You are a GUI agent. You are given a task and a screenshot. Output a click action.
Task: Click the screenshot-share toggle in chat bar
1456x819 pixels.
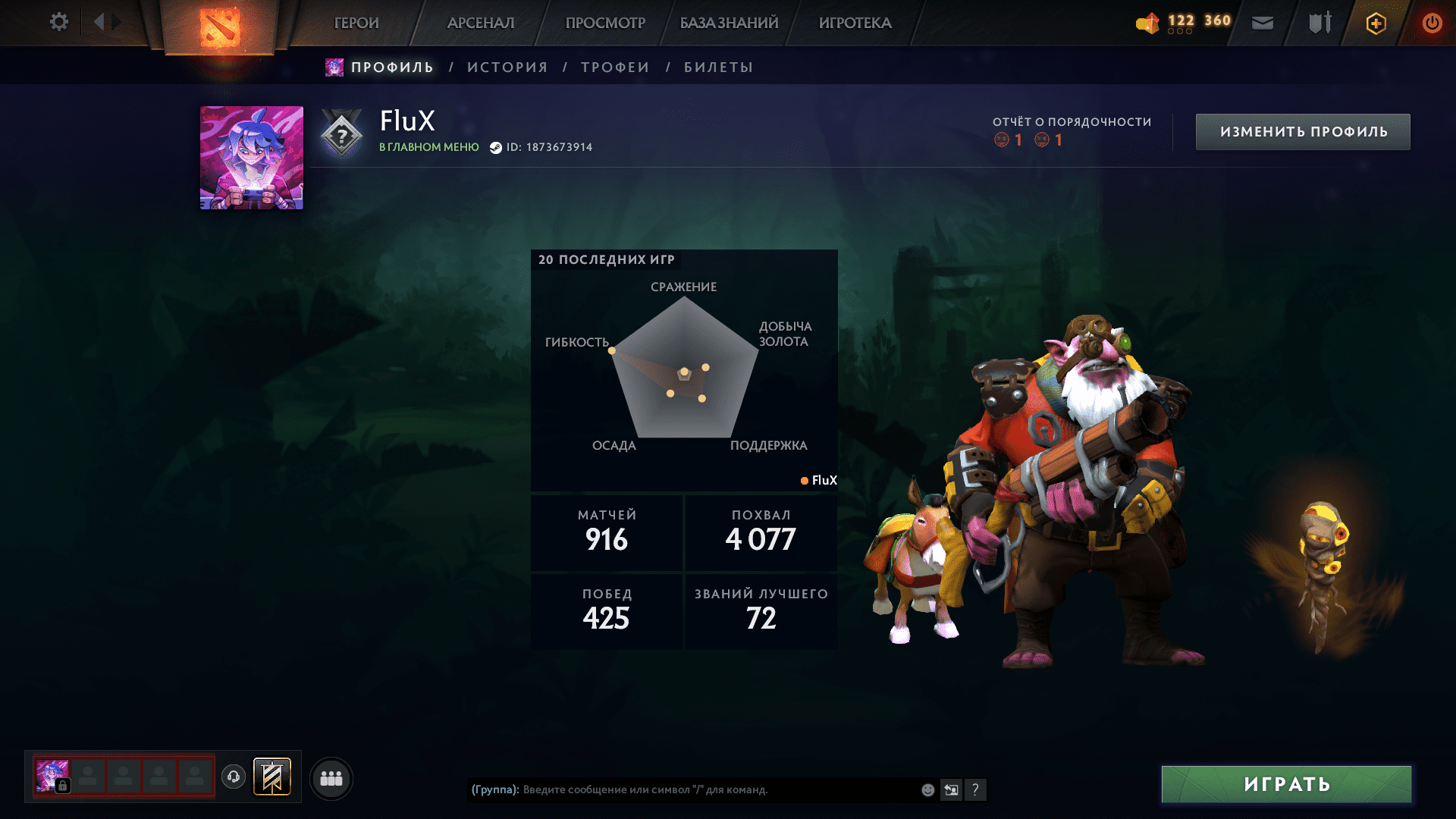(952, 789)
